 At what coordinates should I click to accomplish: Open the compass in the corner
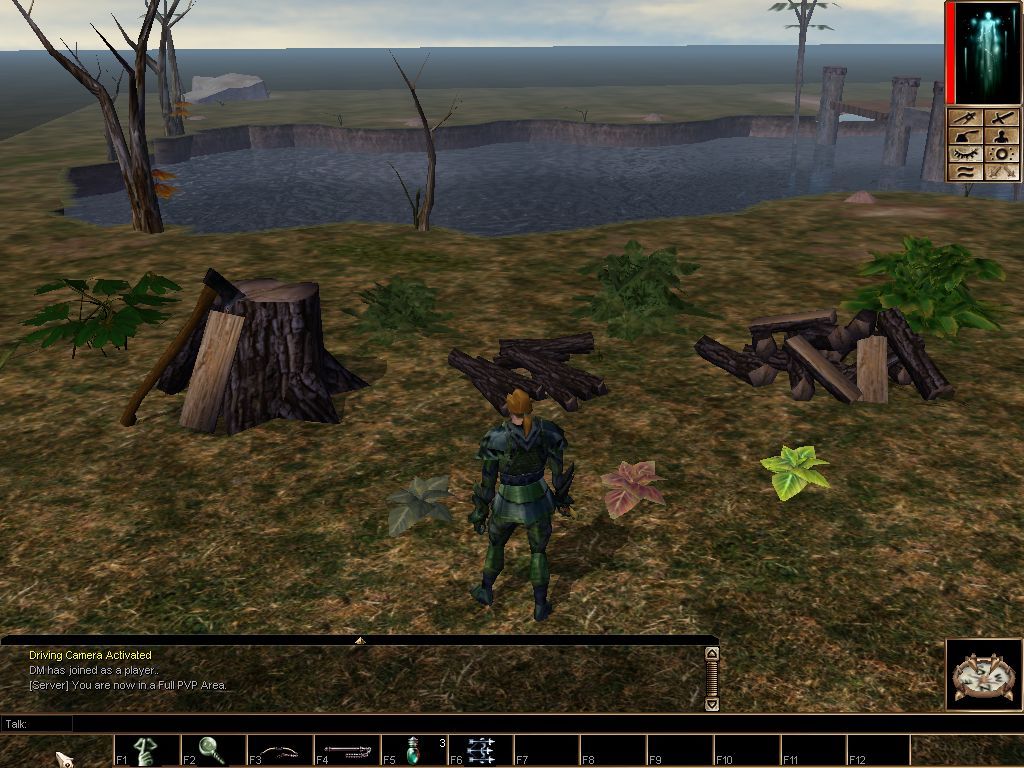[x=982, y=675]
